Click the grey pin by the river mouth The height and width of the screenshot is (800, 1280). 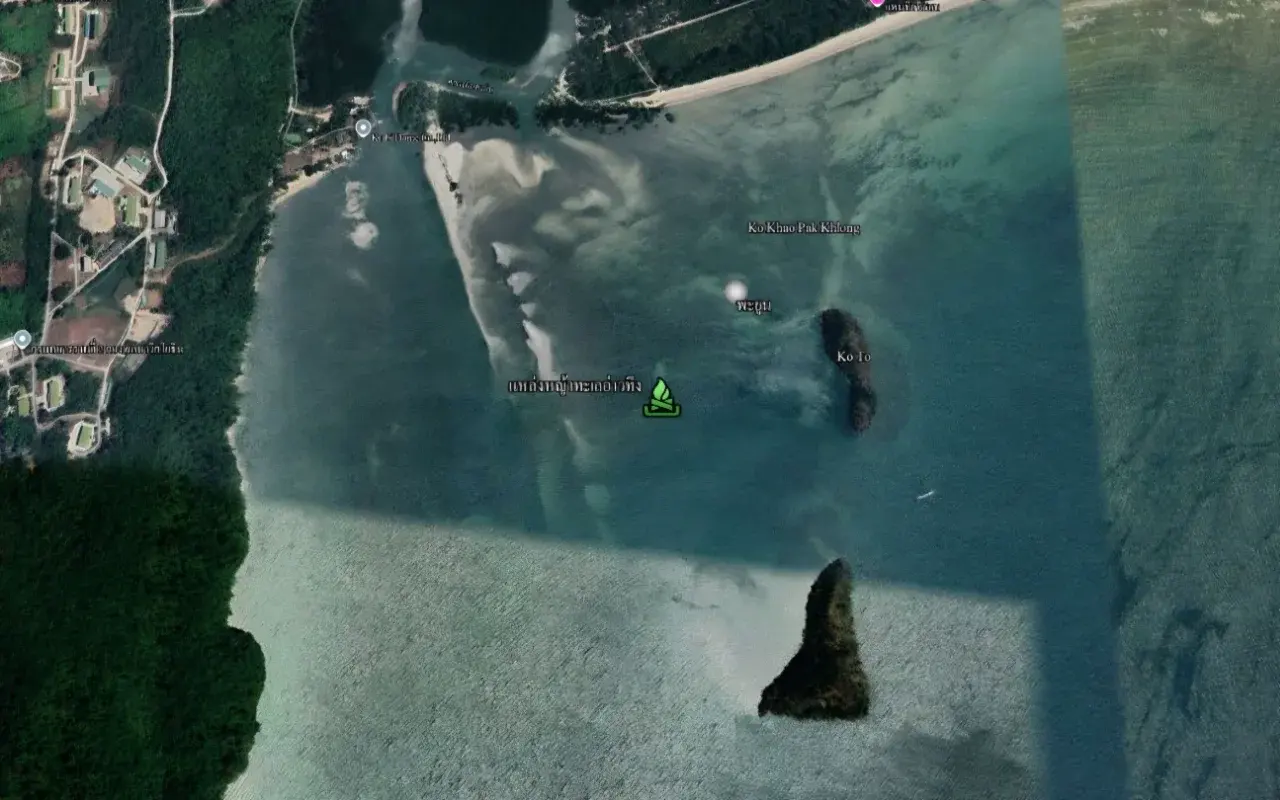pos(363,128)
